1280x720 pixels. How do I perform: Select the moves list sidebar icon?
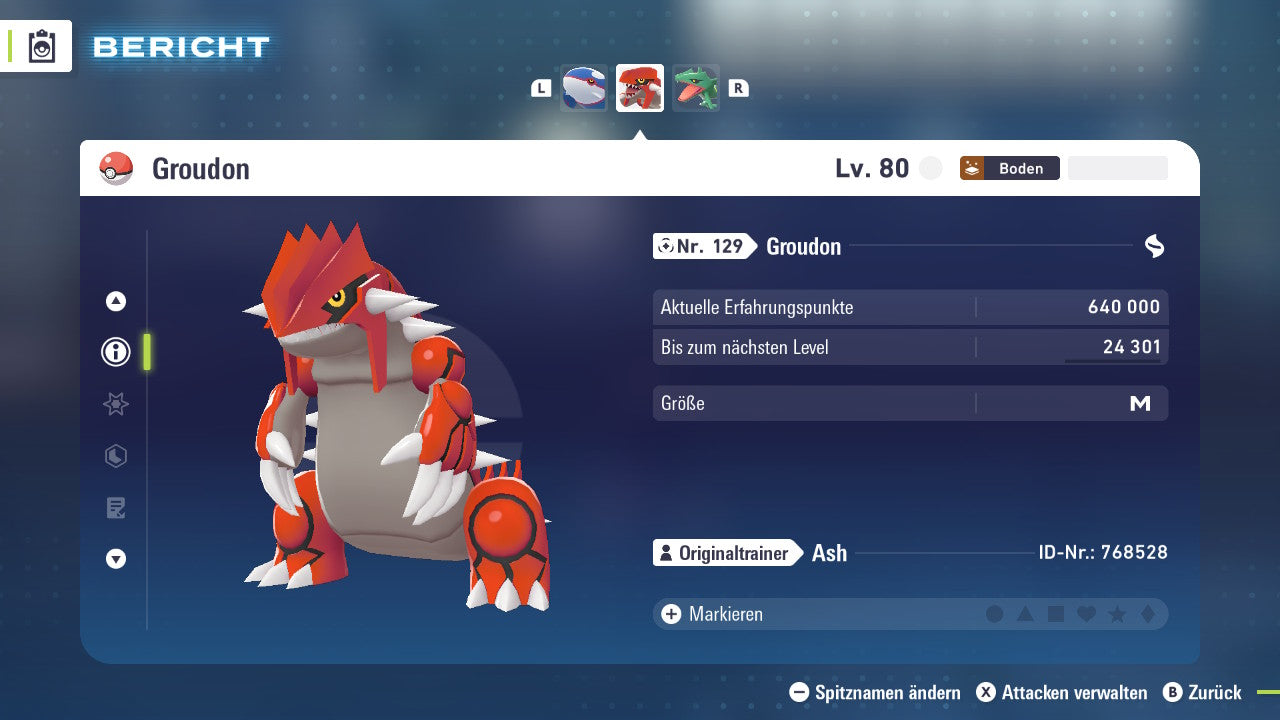pyautogui.click(x=115, y=508)
